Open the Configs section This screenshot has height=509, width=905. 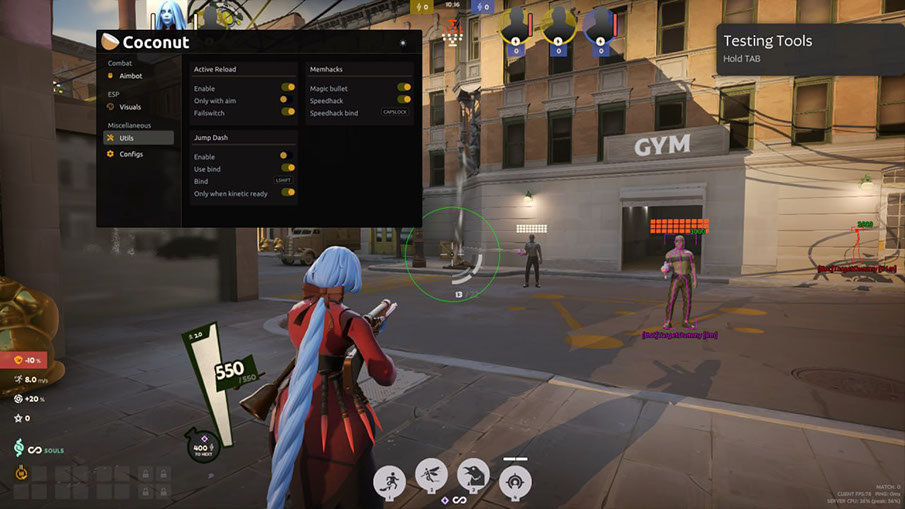[130, 154]
